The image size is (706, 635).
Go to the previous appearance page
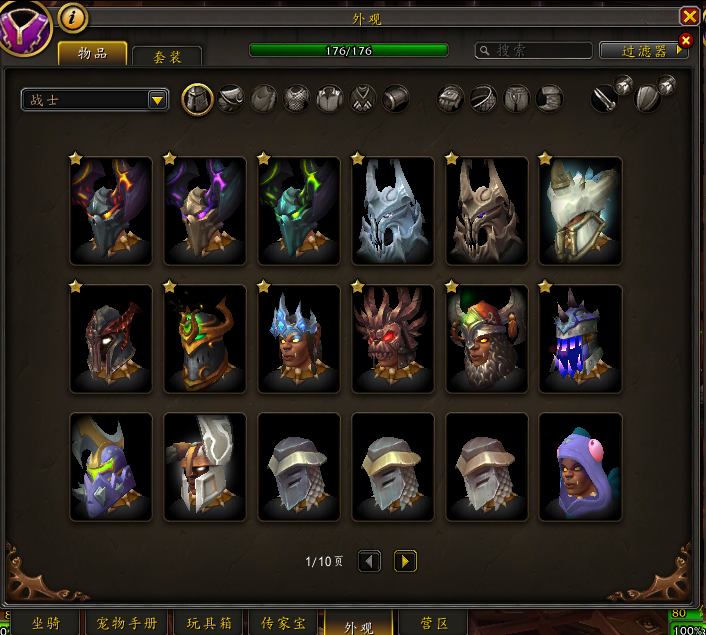[369, 561]
